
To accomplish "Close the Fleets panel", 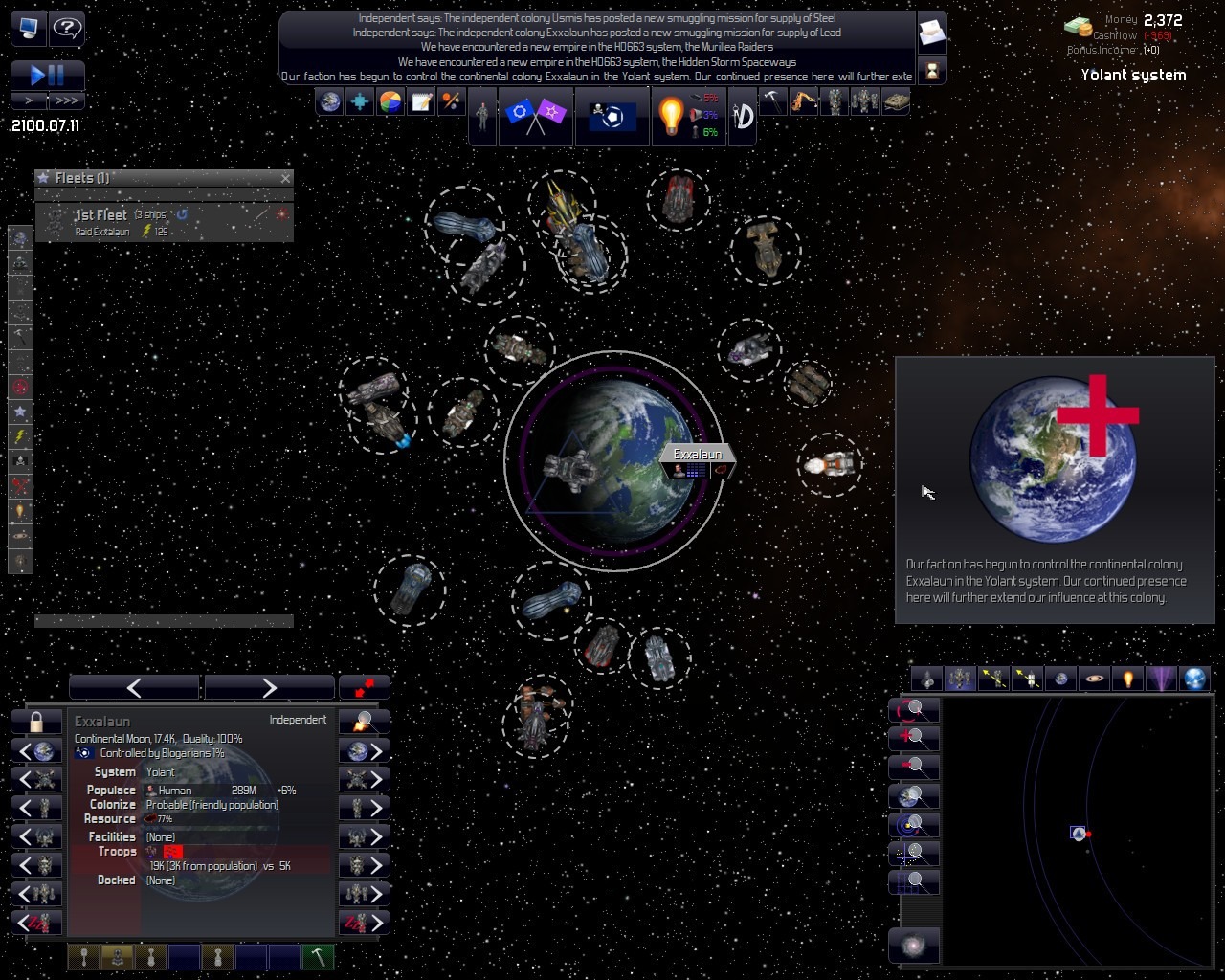I will pyautogui.click(x=285, y=178).
